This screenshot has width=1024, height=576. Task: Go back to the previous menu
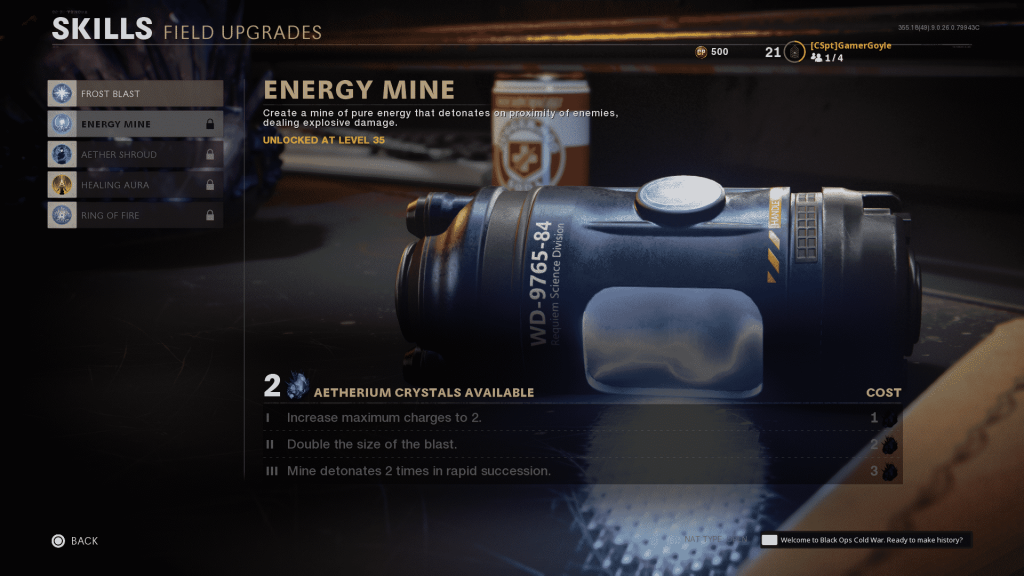[75, 541]
